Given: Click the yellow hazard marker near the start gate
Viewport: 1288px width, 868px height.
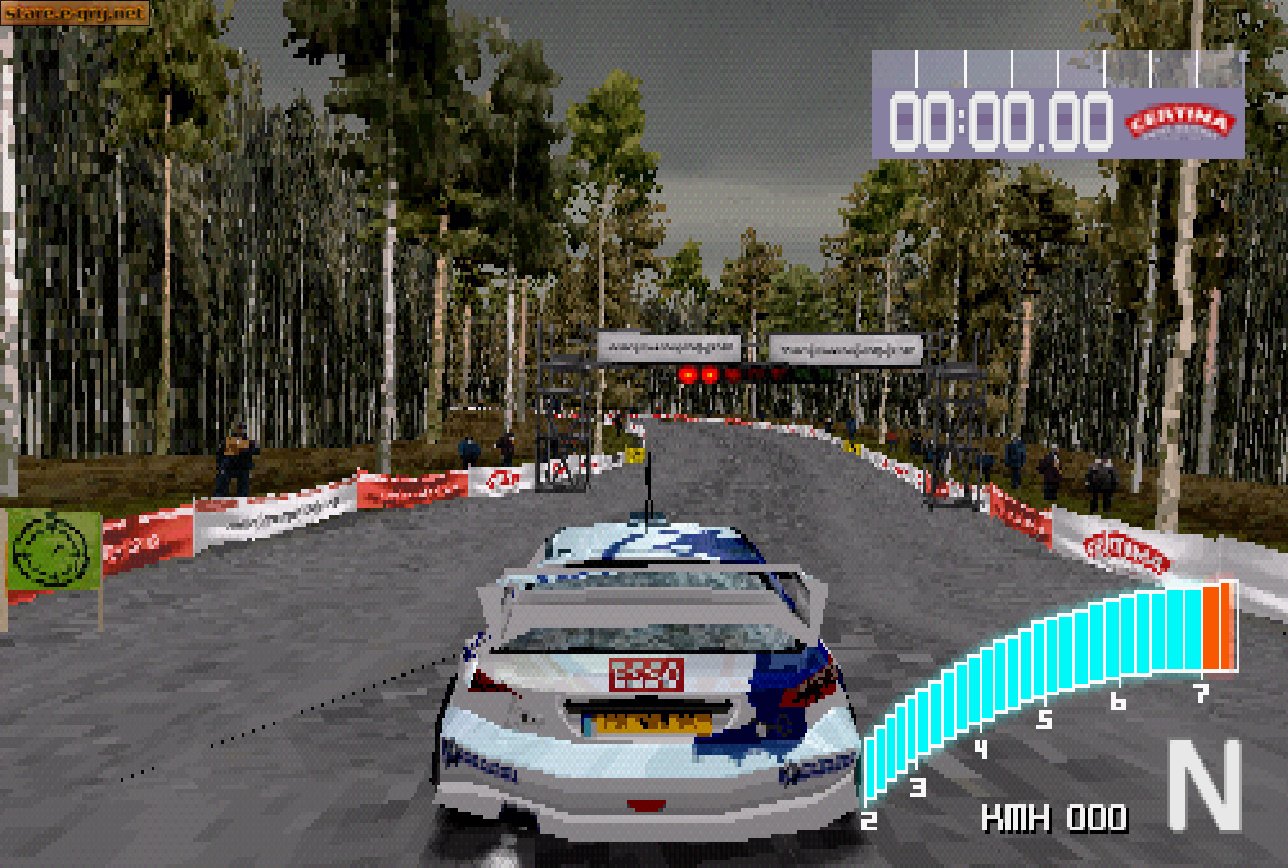Looking at the screenshot, I should pyautogui.click(x=636, y=454).
